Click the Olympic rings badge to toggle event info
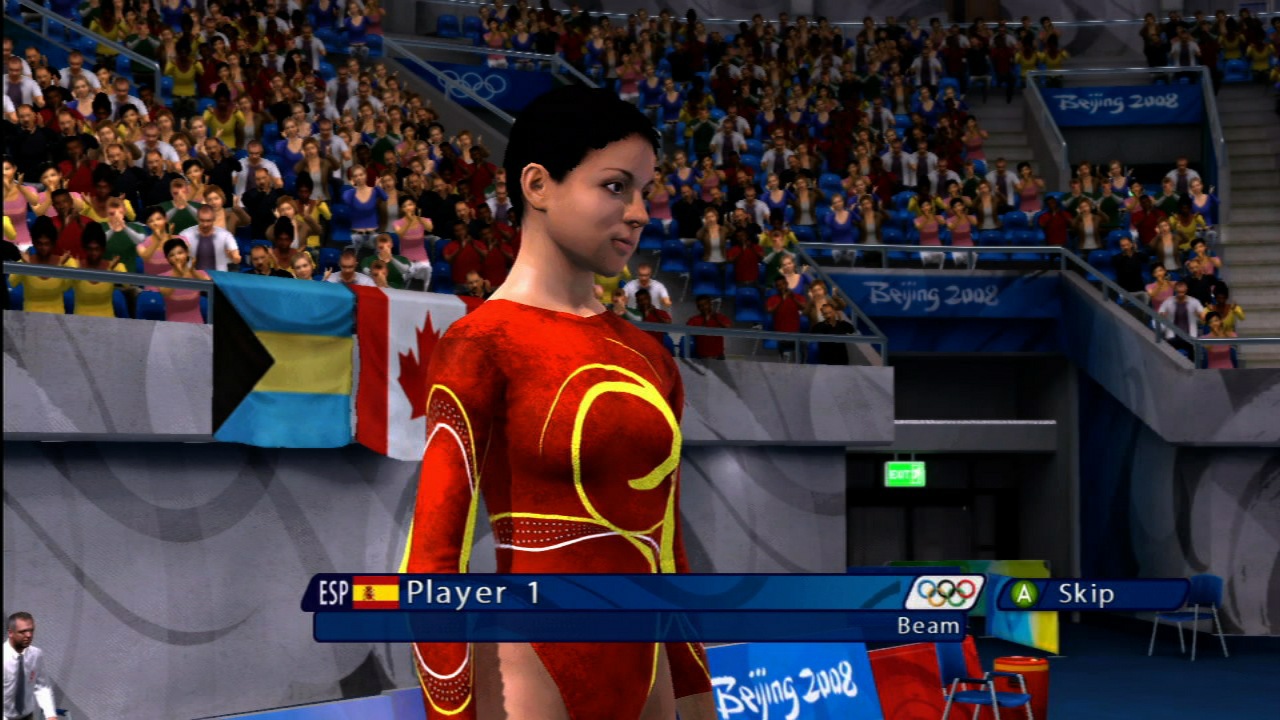This screenshot has height=720, width=1280. coord(944,593)
